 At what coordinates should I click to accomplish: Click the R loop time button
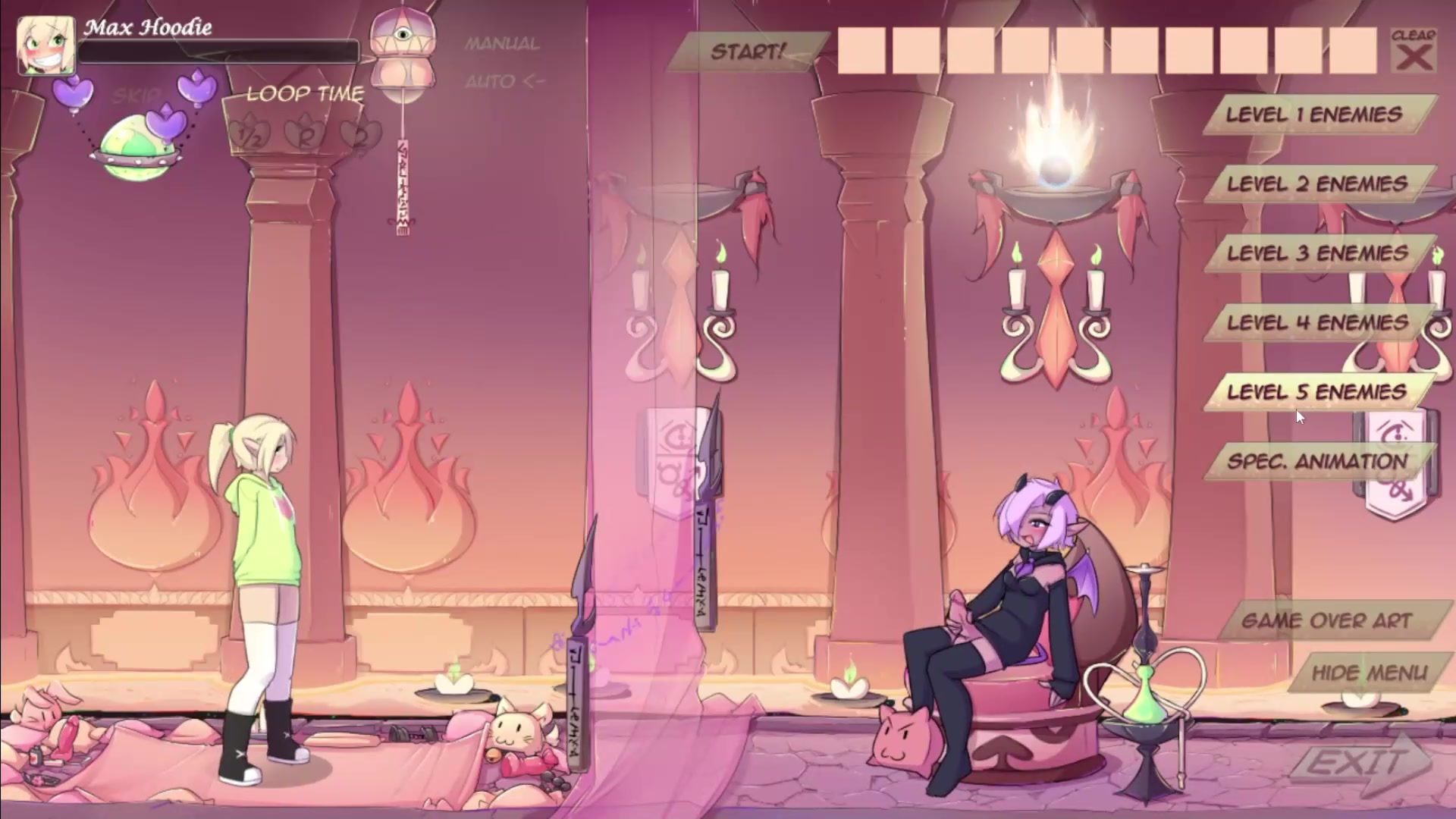305,136
